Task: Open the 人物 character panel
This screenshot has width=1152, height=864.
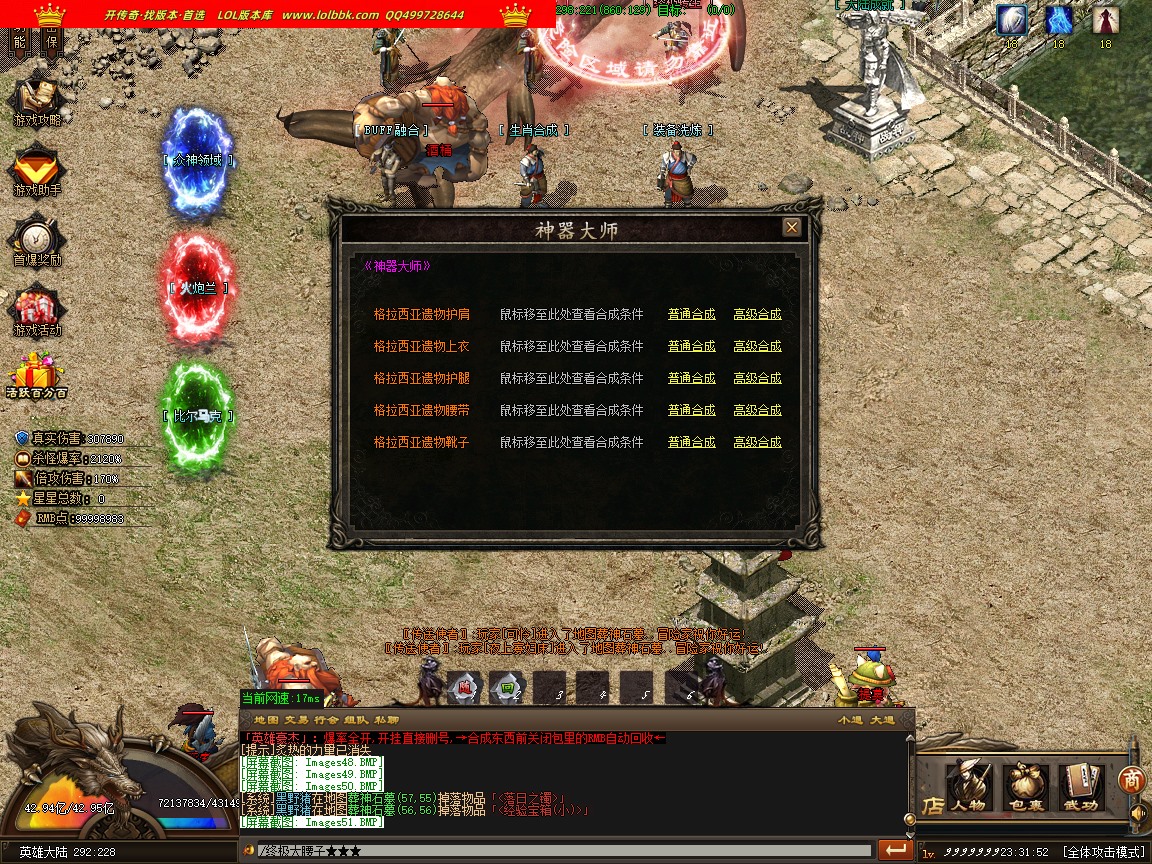Action: pyautogui.click(x=968, y=786)
